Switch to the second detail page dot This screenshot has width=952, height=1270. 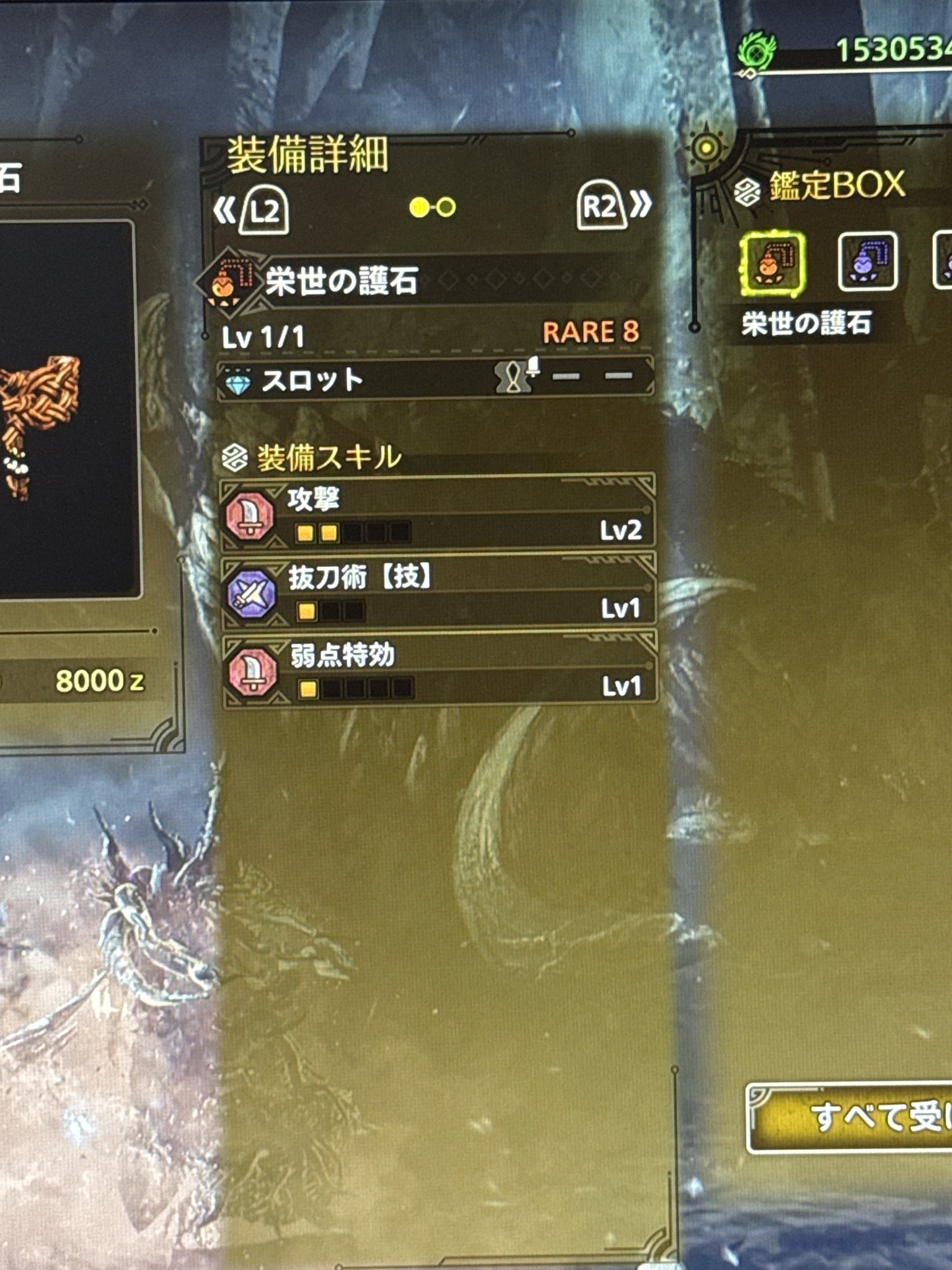[x=446, y=207]
